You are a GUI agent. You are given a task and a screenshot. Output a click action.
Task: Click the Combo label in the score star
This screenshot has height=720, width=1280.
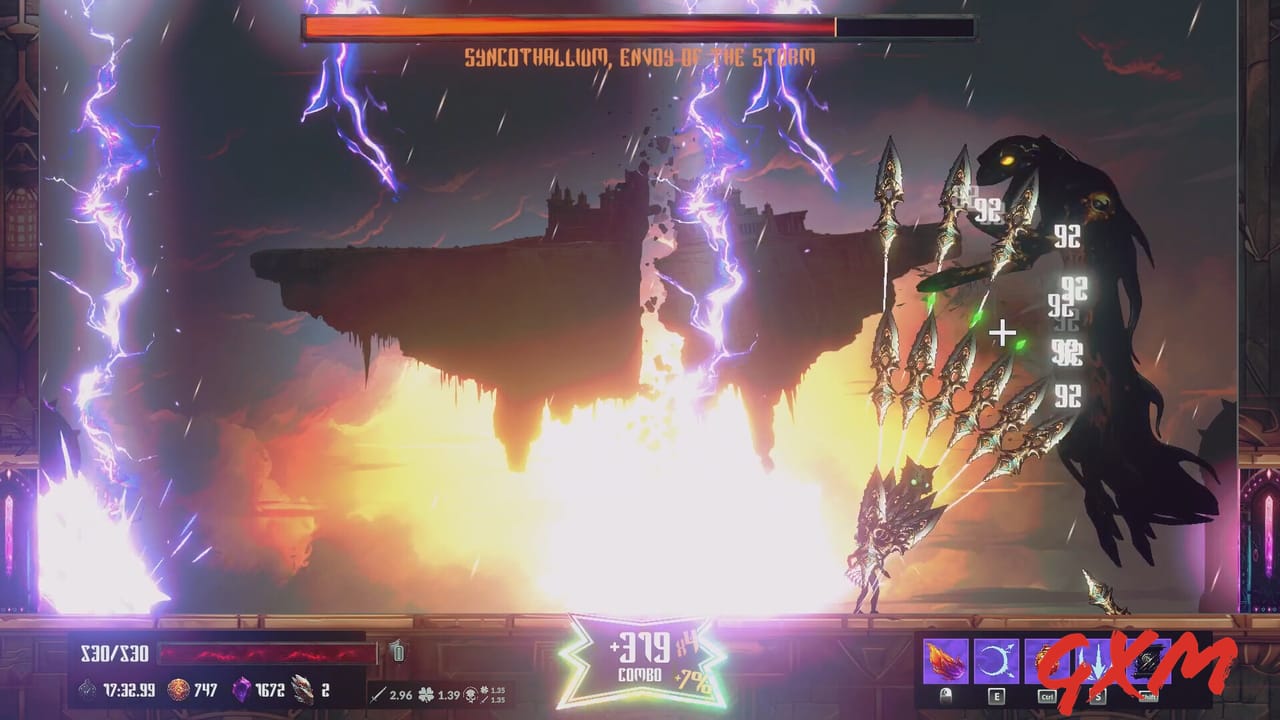tap(641, 675)
